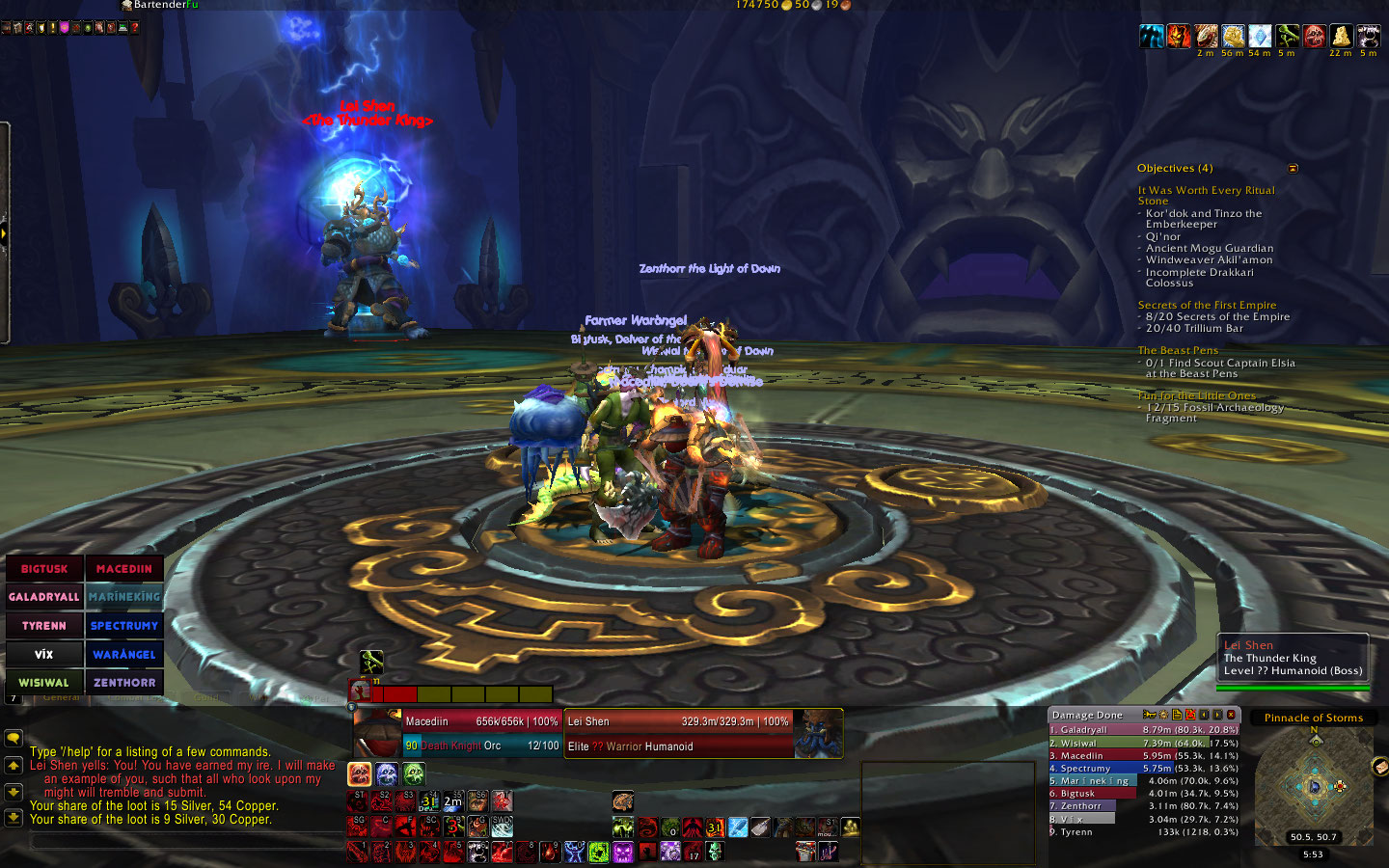The height and width of the screenshot is (868, 1389).
Task: Open the mail icon beside the minimap
Action: tap(1378, 767)
